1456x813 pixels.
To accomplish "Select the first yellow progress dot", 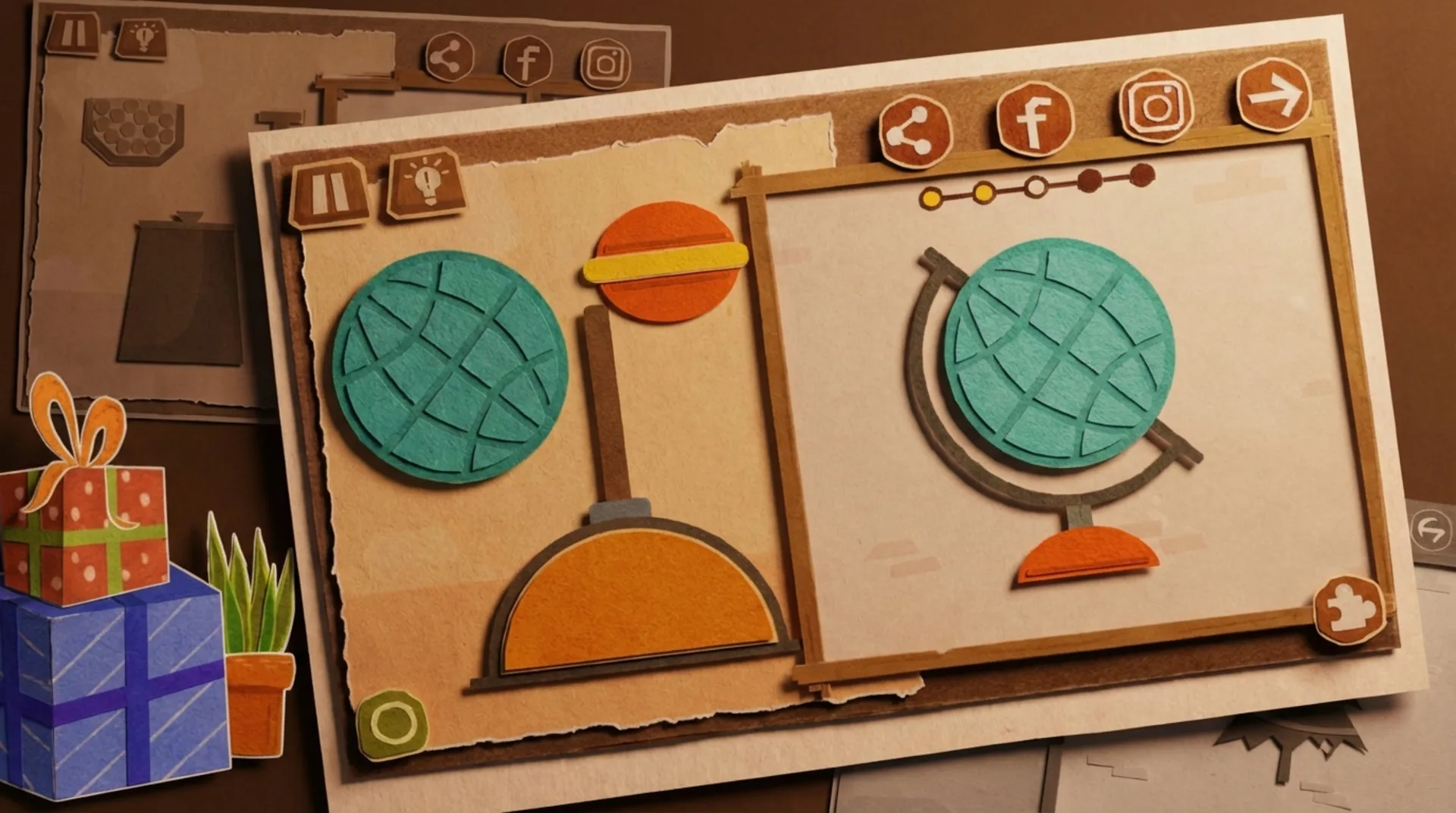I will (931, 199).
